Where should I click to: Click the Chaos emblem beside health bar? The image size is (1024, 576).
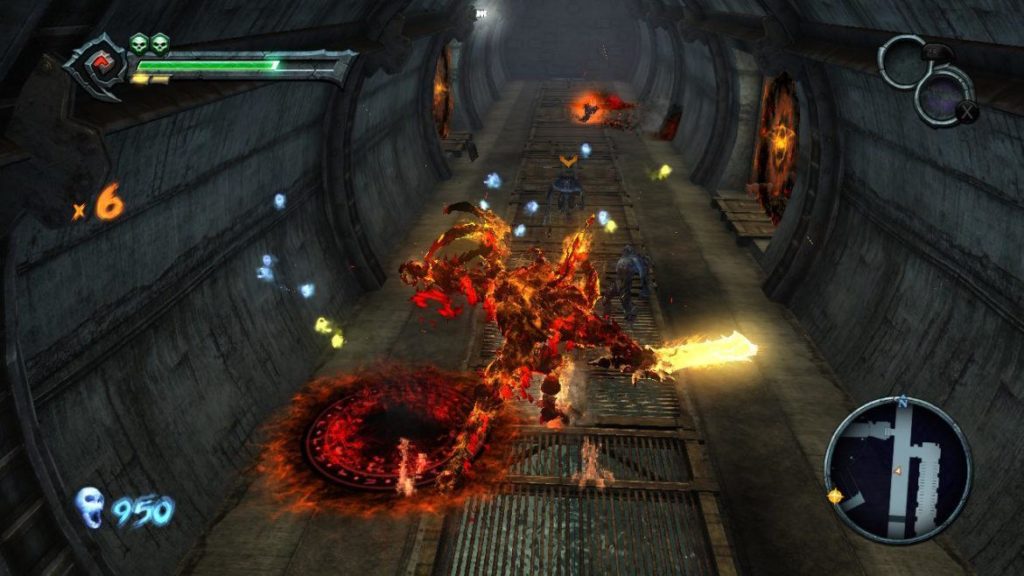click(x=96, y=66)
